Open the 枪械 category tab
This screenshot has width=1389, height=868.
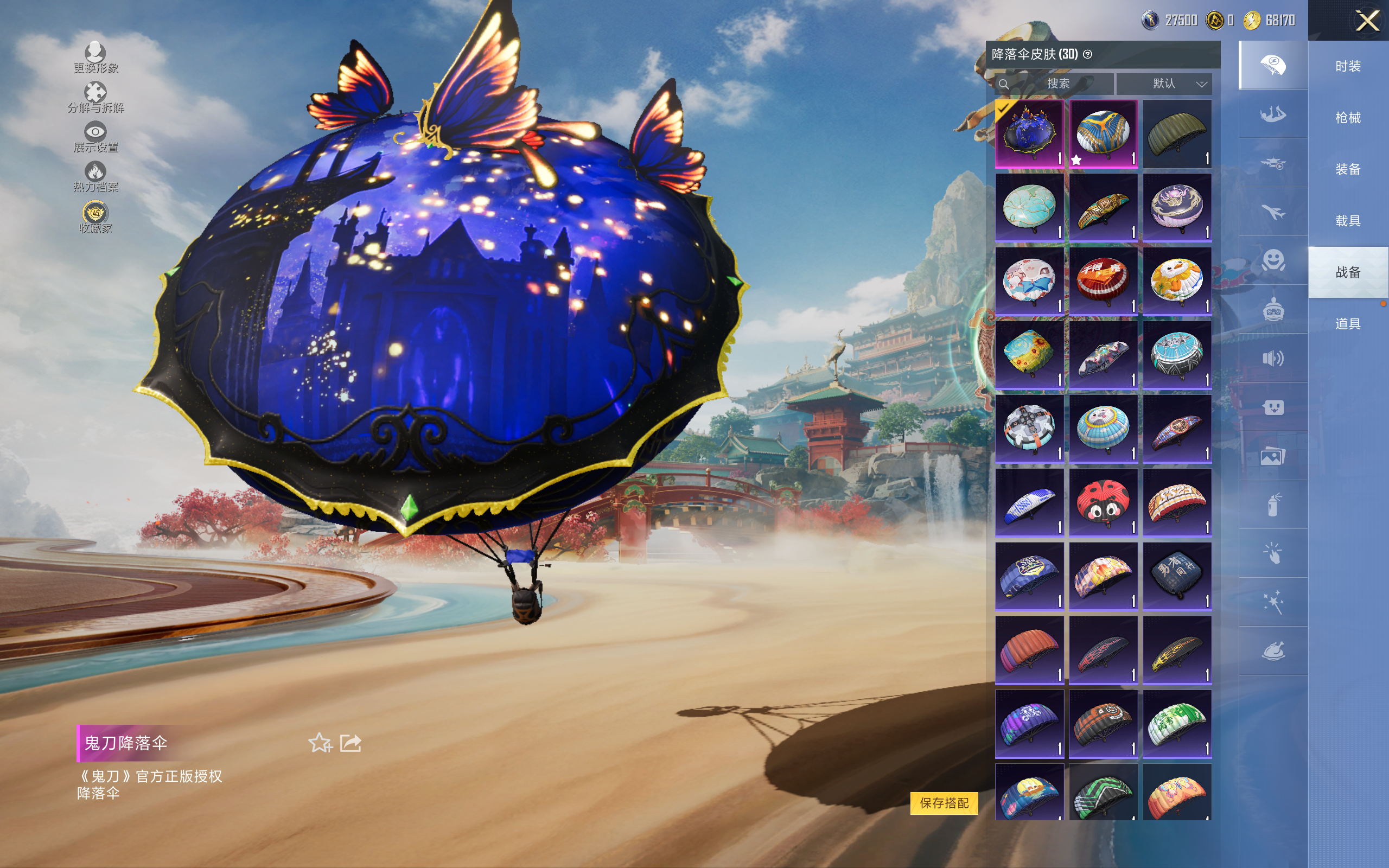coord(1348,118)
